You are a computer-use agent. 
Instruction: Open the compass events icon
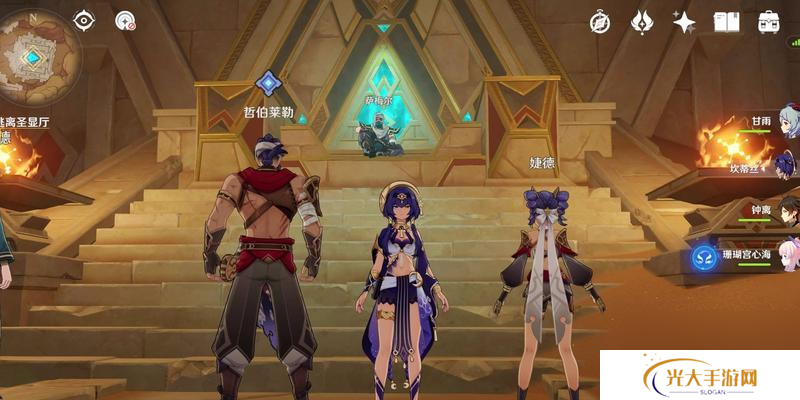pyautogui.click(x=600, y=22)
